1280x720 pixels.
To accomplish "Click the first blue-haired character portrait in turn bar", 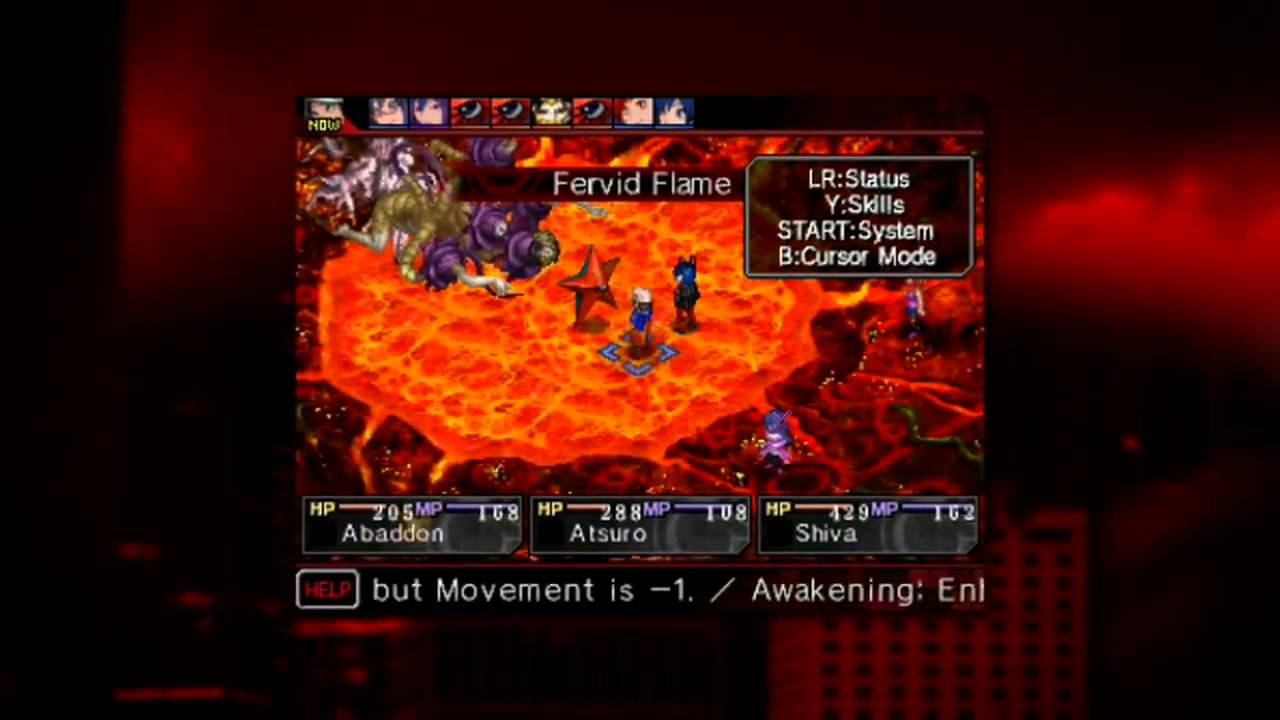I will 428,112.
